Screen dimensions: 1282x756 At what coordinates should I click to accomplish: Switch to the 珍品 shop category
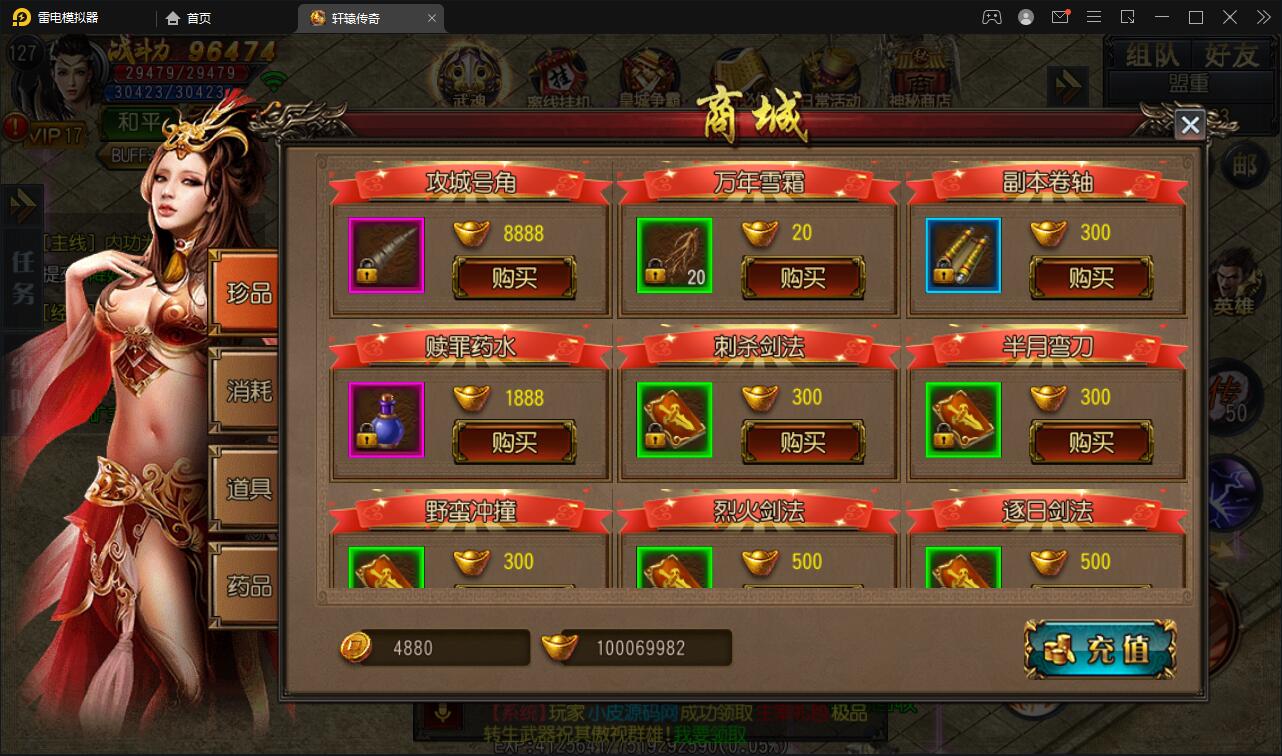click(x=247, y=294)
